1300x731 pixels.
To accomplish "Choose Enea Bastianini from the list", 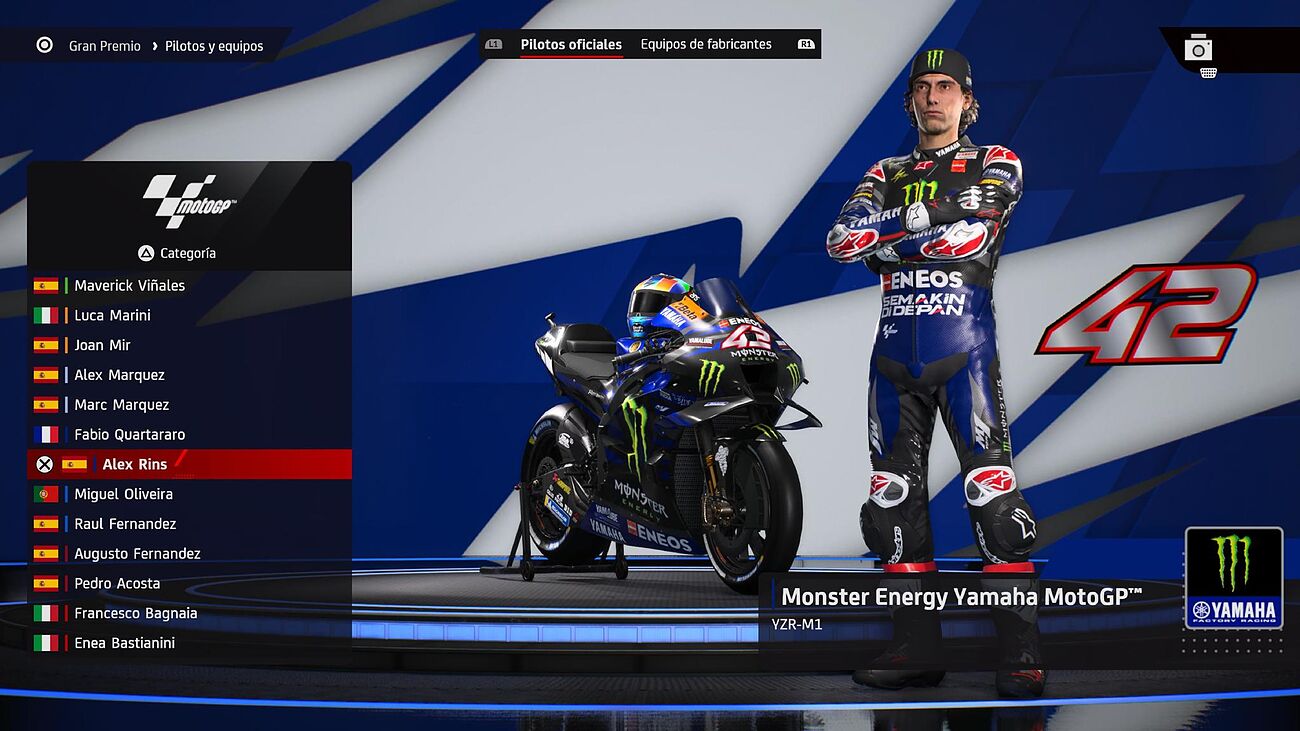I will tap(124, 643).
